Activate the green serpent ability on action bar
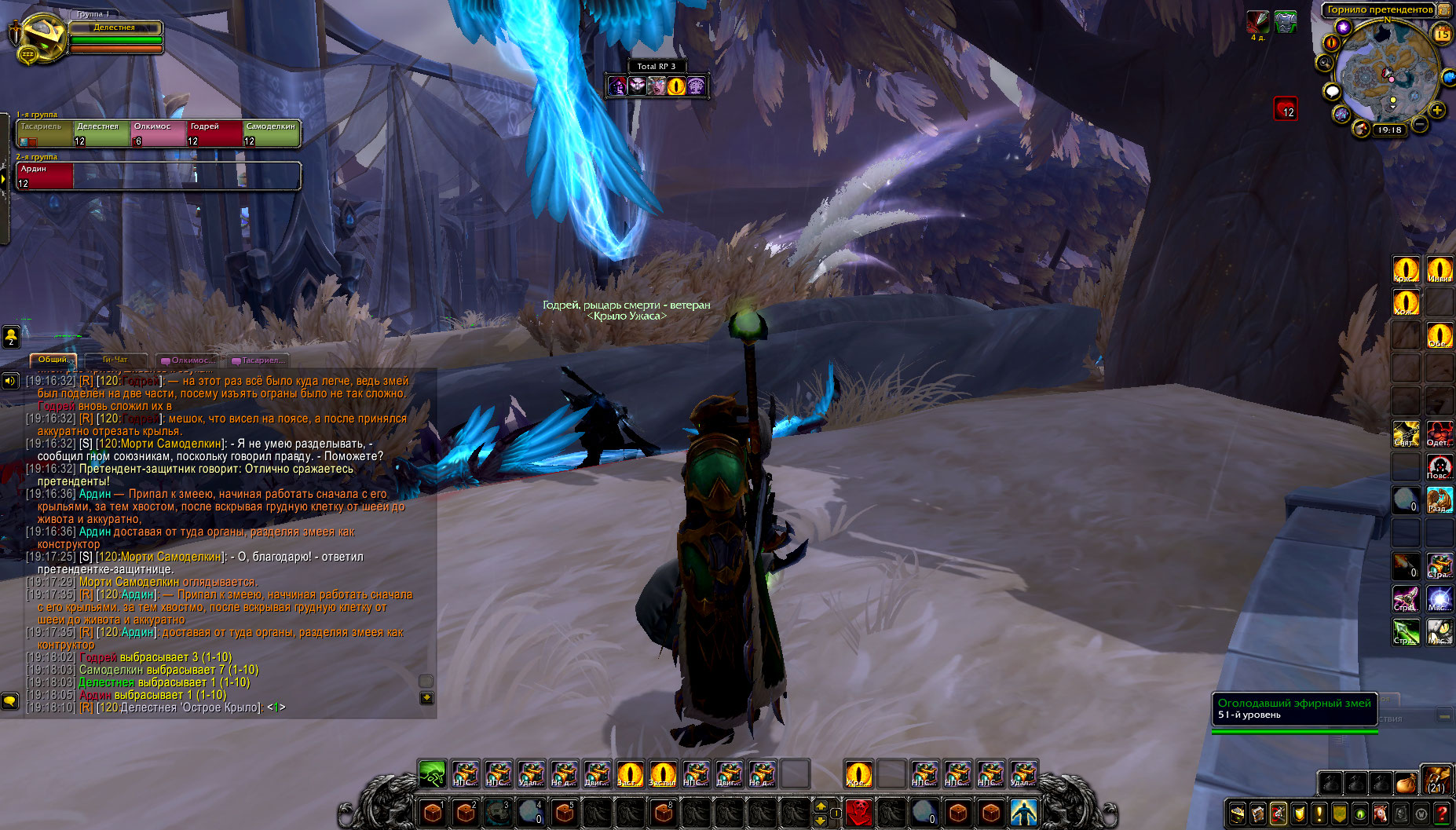 [432, 774]
